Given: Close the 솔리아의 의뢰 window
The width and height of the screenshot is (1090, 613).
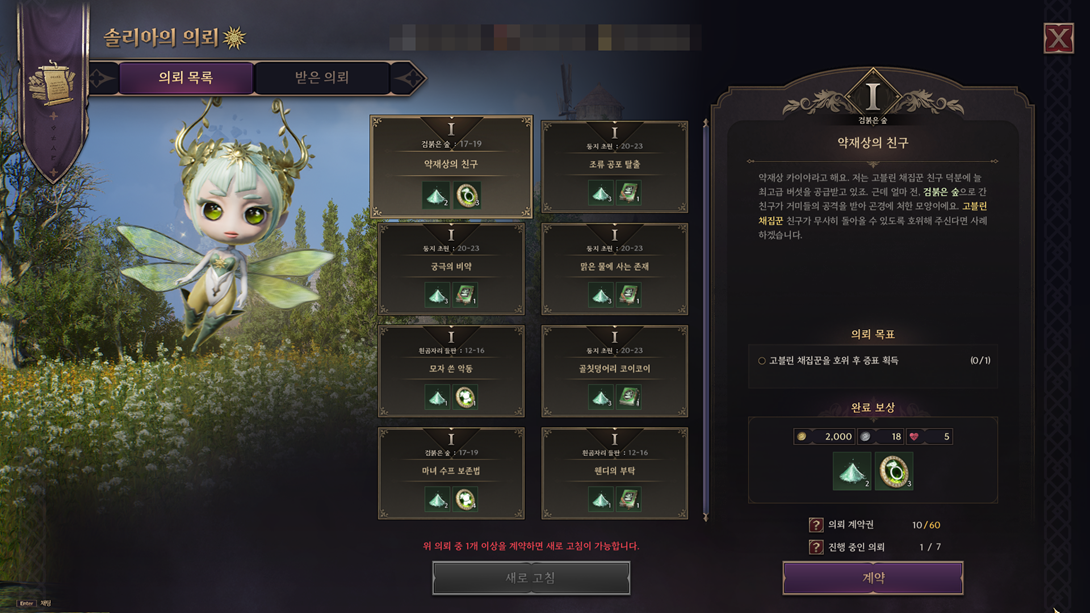Looking at the screenshot, I should point(1058,39).
